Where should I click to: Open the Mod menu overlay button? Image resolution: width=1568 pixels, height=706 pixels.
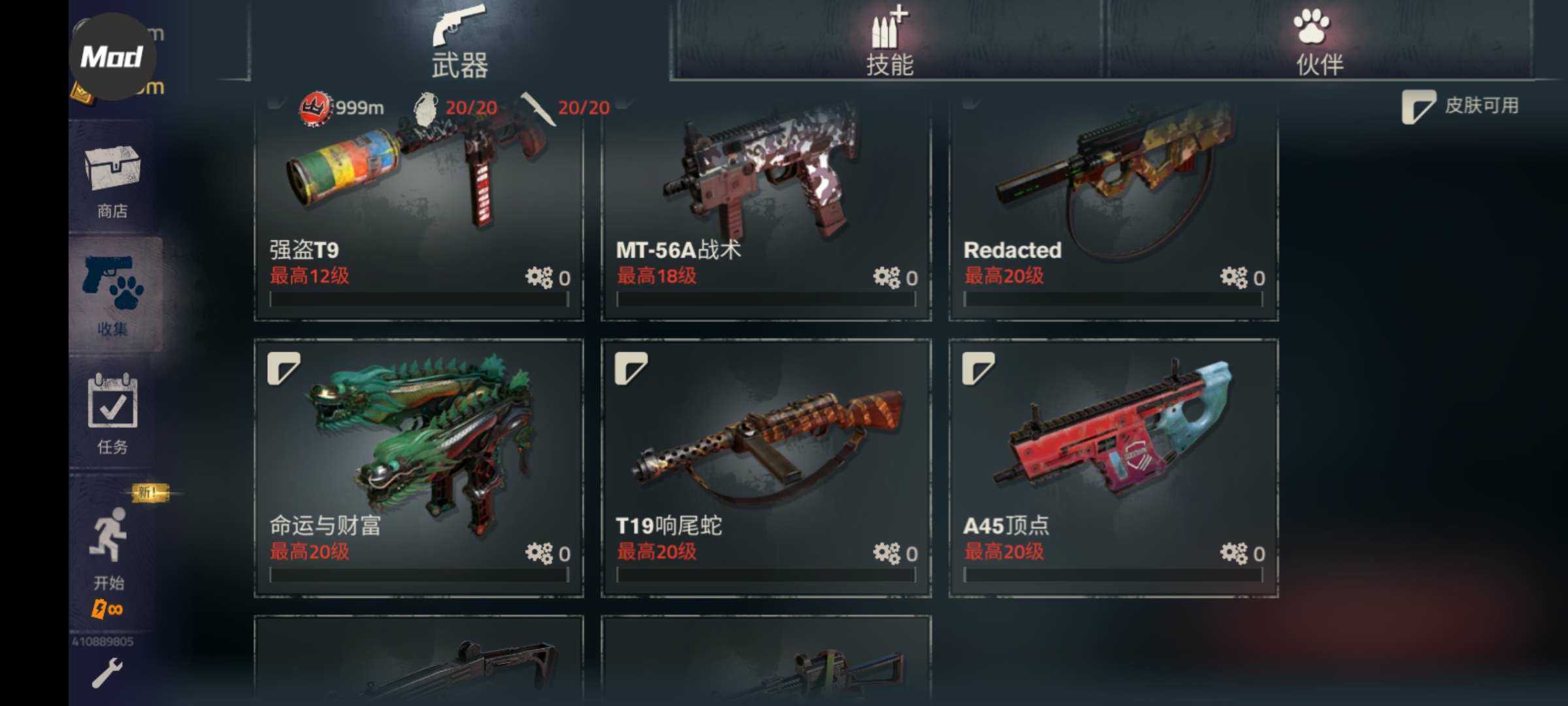[x=112, y=57]
